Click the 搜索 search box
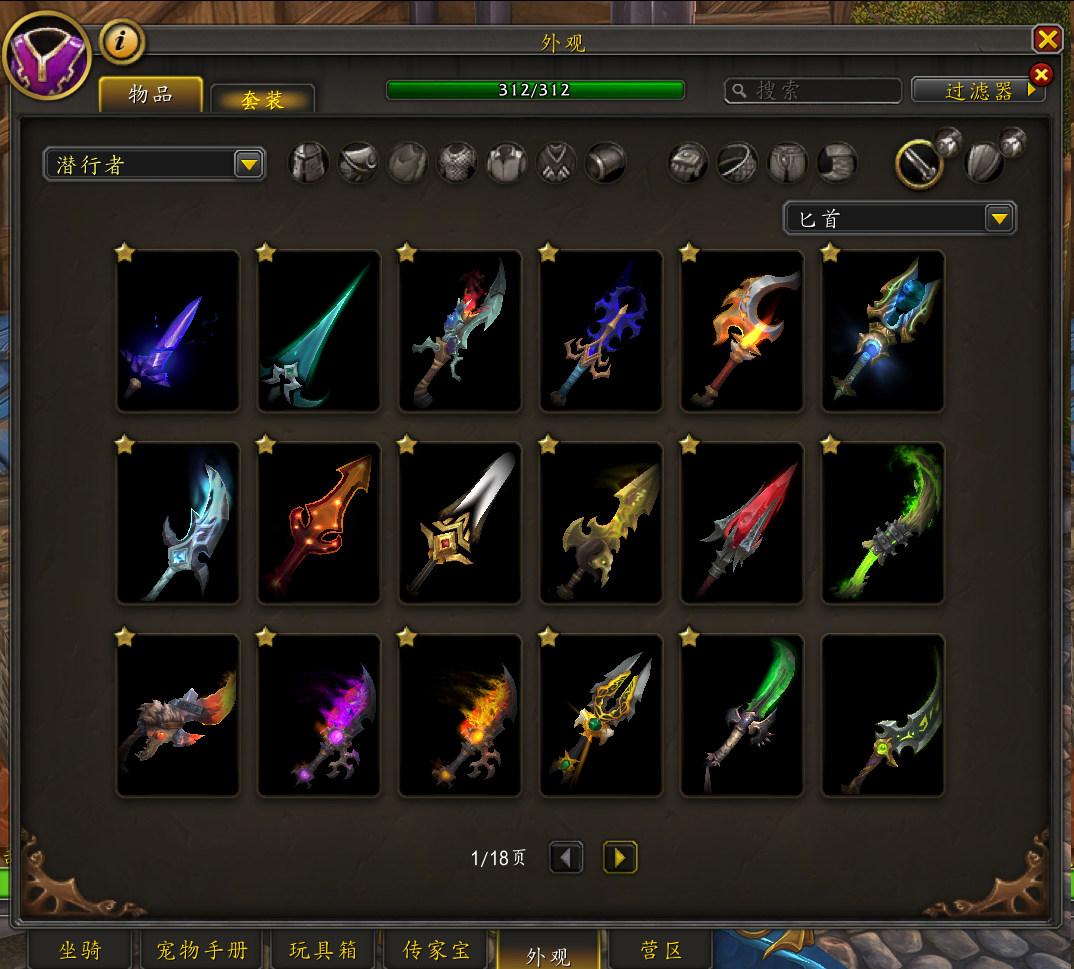The height and width of the screenshot is (969, 1074). (x=810, y=91)
